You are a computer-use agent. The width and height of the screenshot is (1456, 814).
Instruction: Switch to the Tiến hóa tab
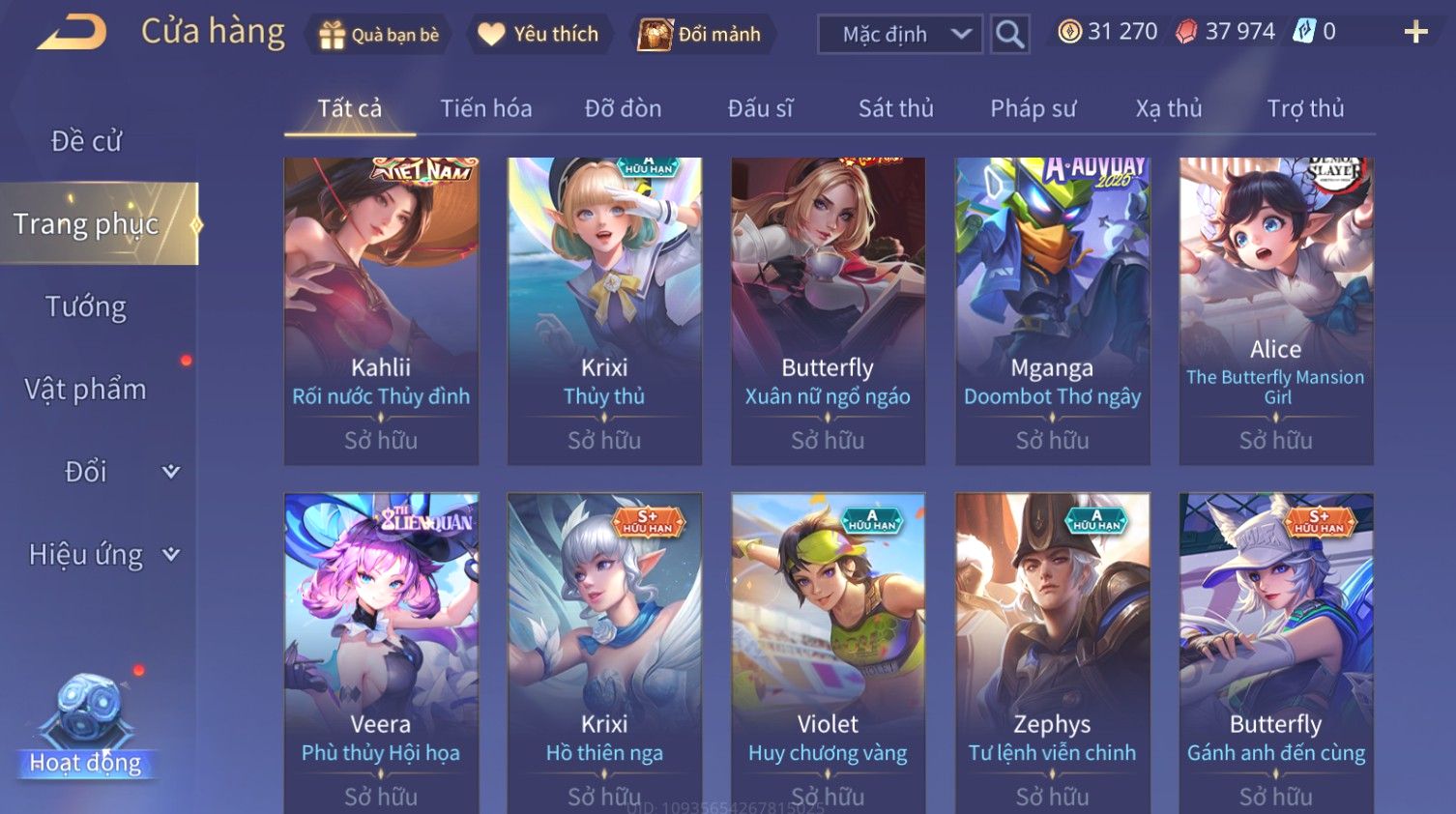[486, 108]
